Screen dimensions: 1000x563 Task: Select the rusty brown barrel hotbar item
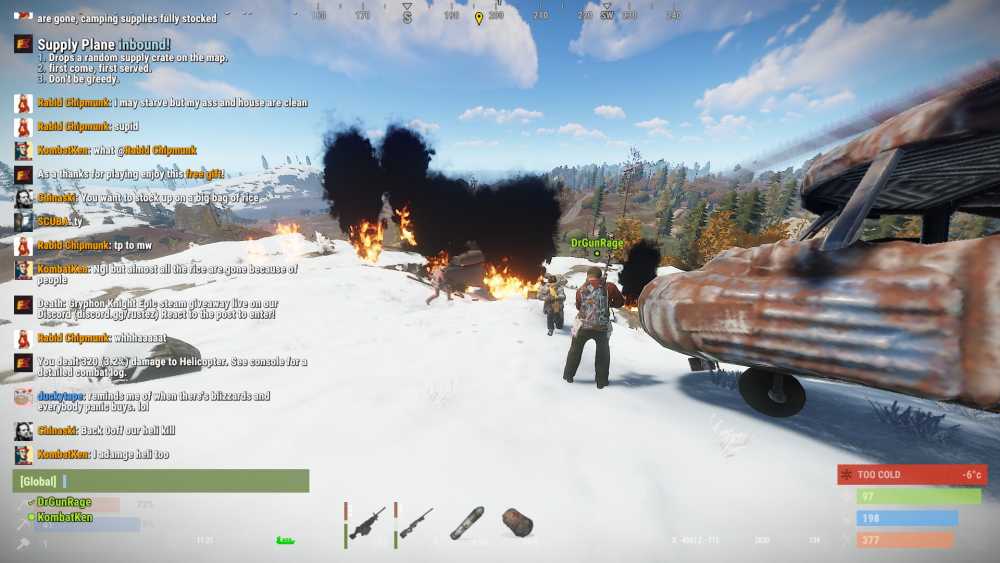[x=517, y=522]
